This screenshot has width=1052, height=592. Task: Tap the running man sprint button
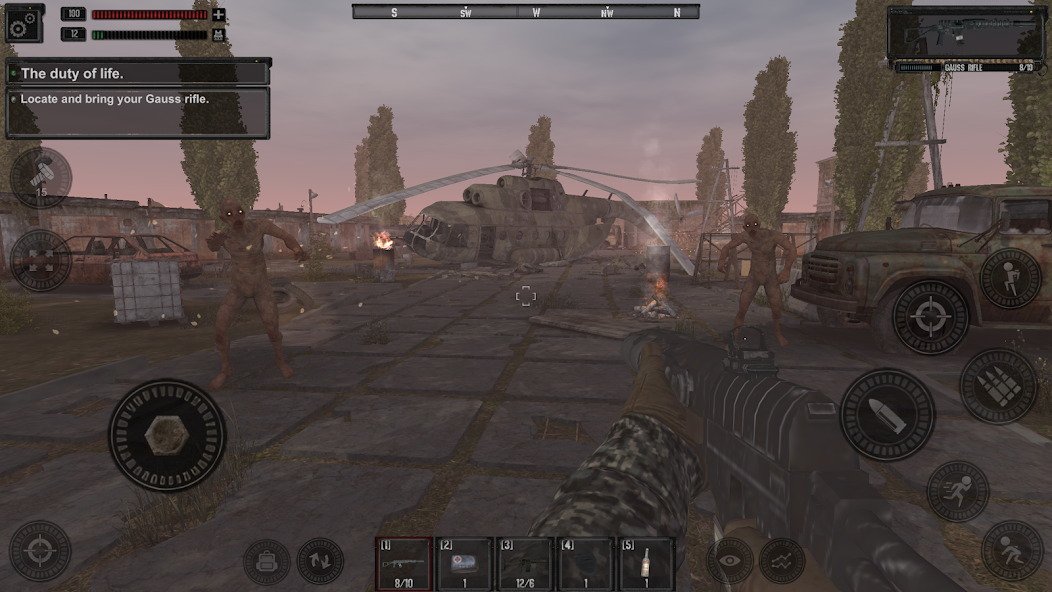[958, 491]
